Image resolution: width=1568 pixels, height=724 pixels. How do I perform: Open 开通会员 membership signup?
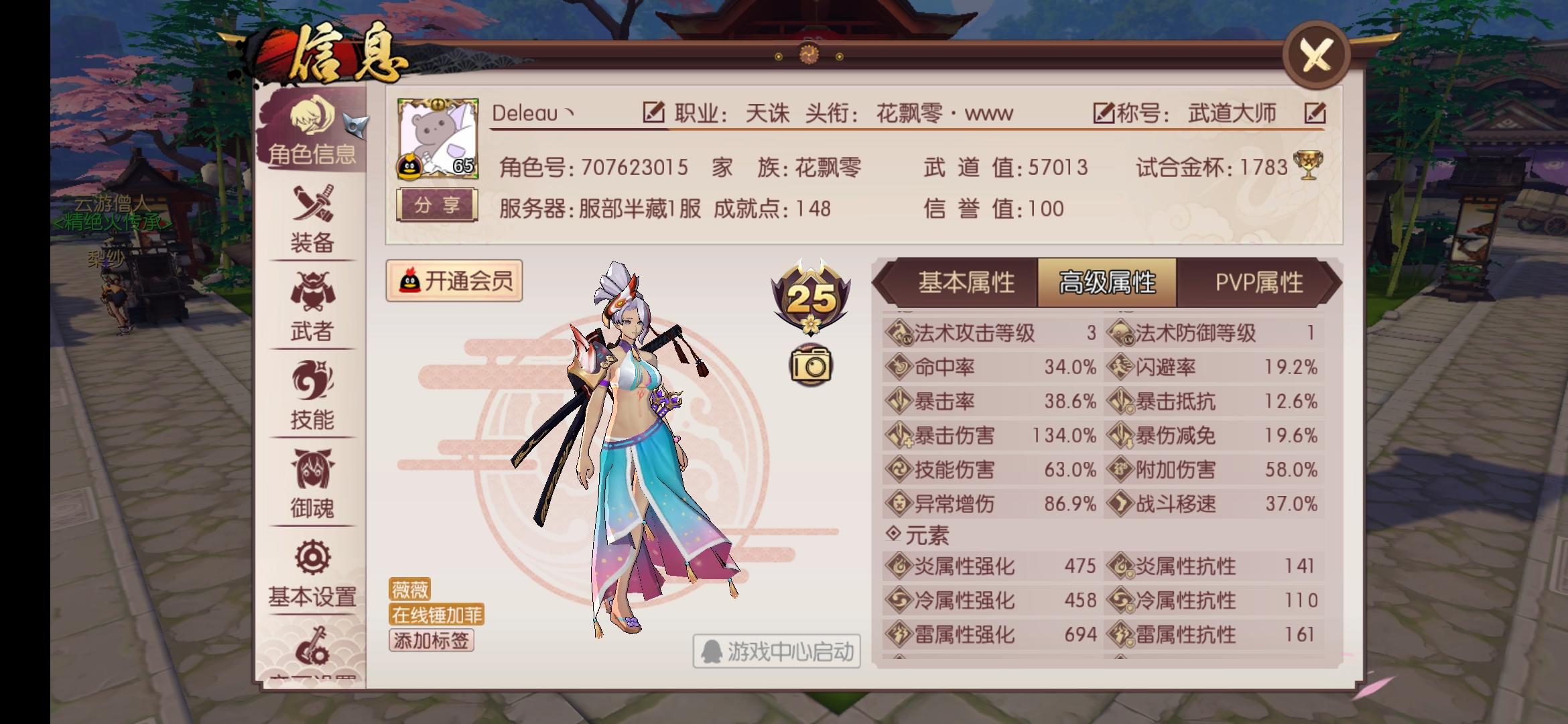click(454, 282)
